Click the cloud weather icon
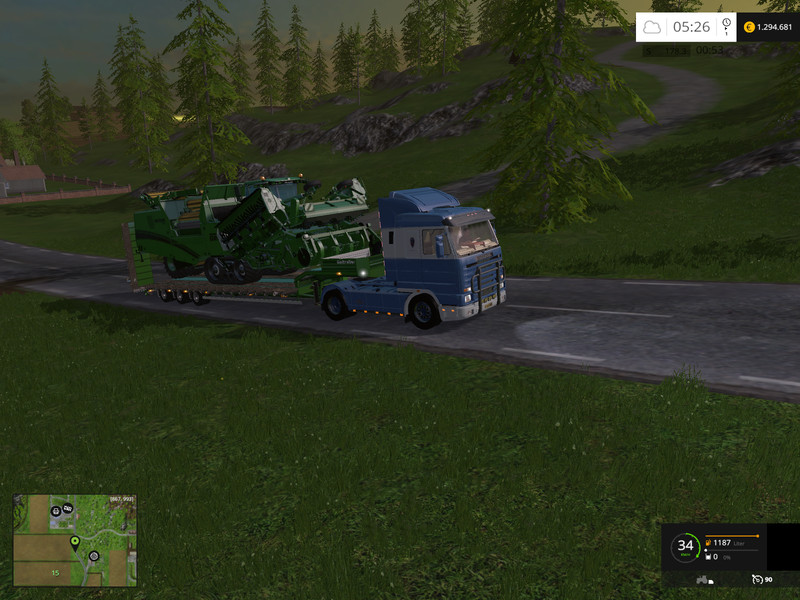The width and height of the screenshot is (800, 600). click(652, 27)
